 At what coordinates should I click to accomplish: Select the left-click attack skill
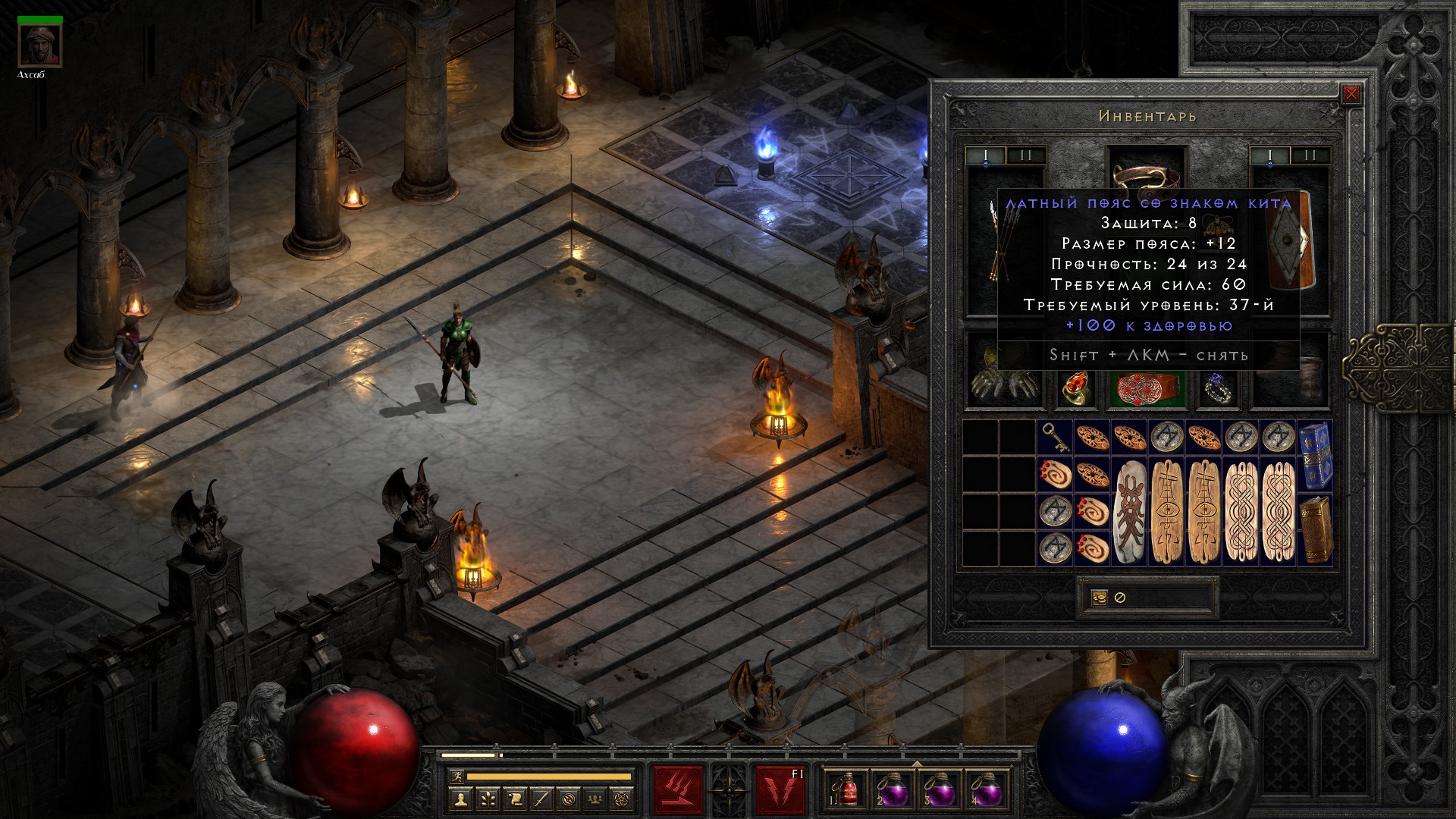coord(679,790)
